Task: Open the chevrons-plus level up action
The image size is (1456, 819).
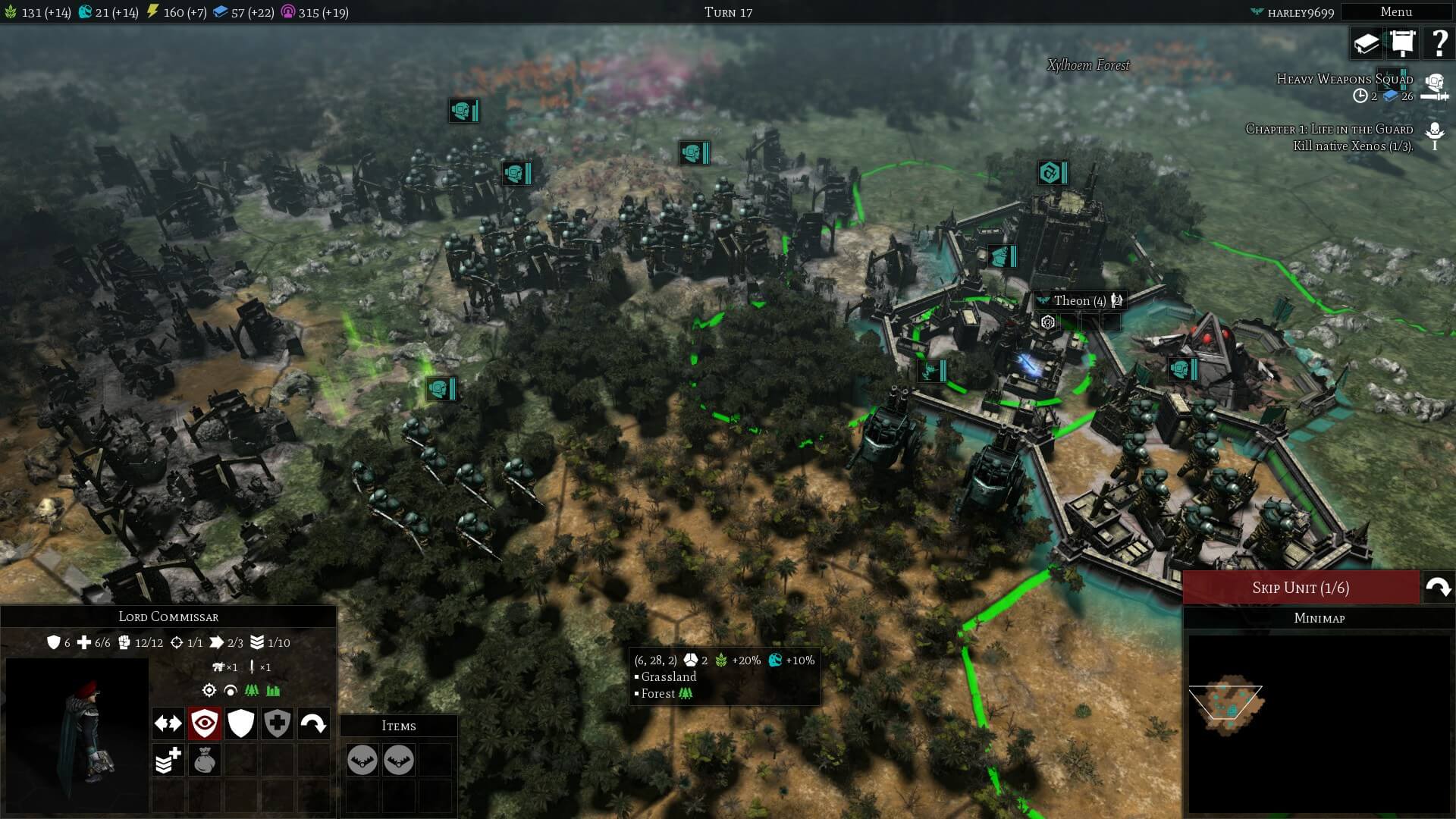Action: (168, 760)
